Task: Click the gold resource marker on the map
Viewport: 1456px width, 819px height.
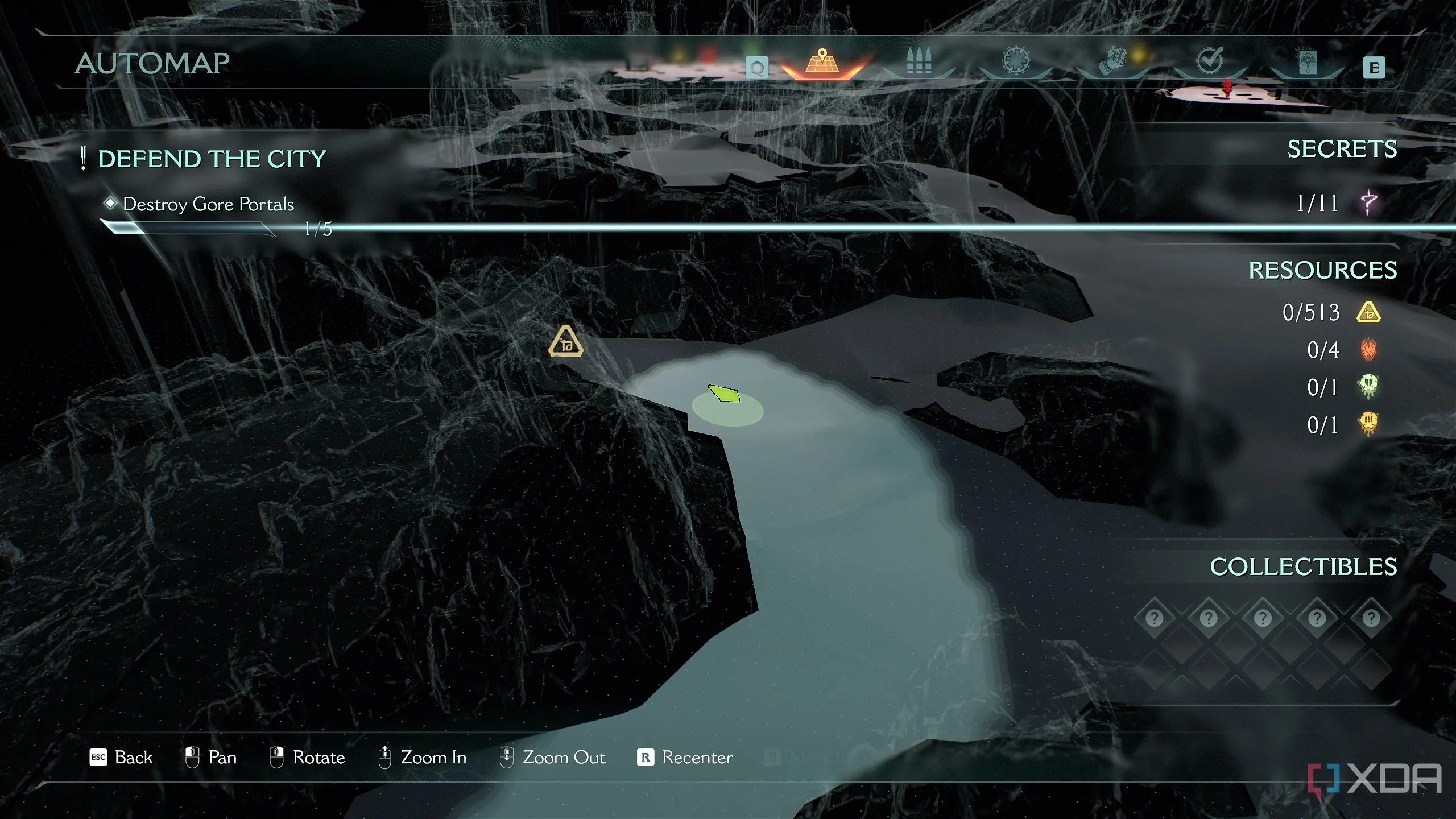Action: tap(565, 342)
